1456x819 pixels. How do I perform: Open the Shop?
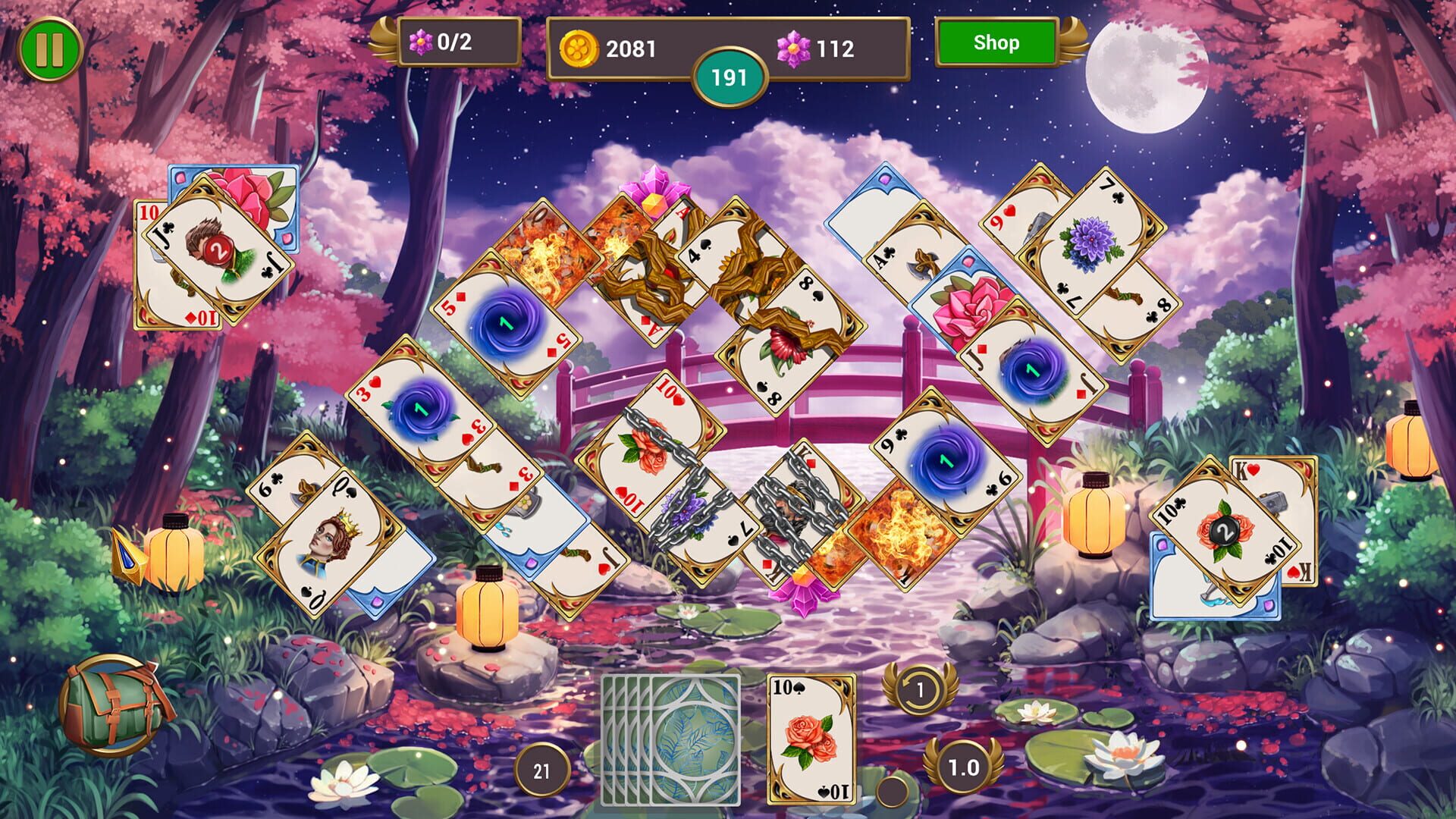[x=996, y=43]
